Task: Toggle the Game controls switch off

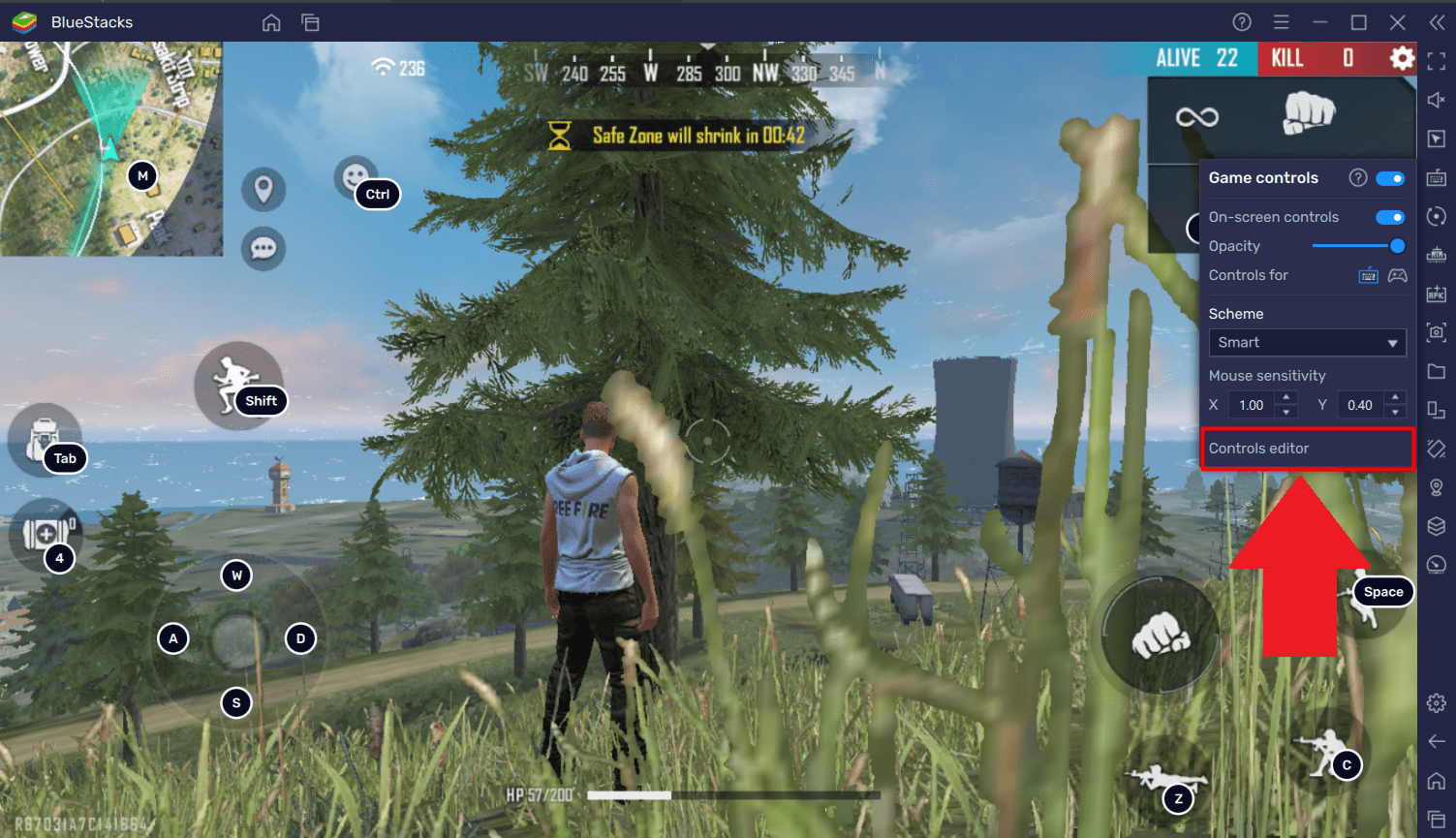Action: point(1389,178)
